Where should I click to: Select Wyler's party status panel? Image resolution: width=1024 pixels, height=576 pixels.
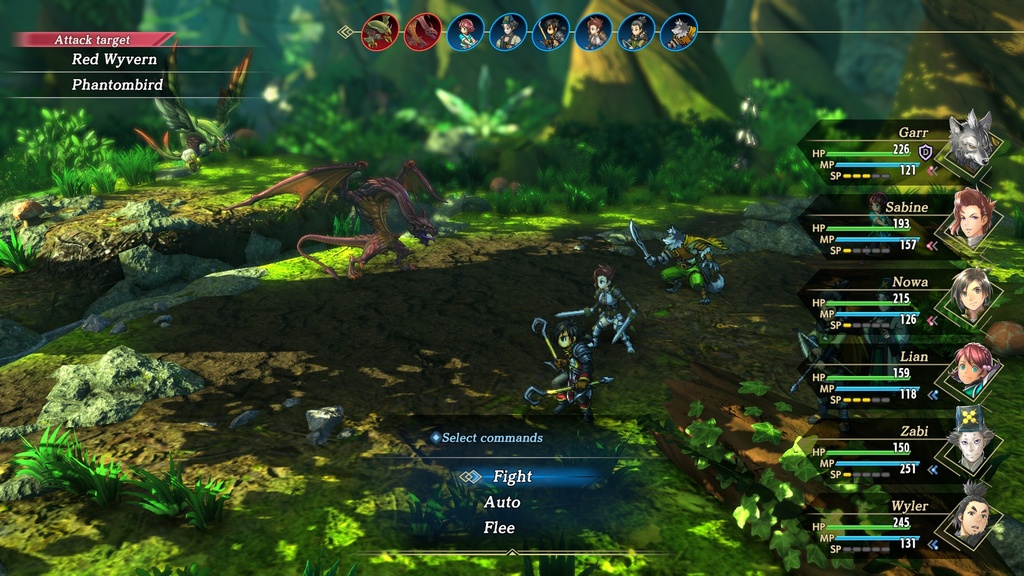[x=900, y=526]
